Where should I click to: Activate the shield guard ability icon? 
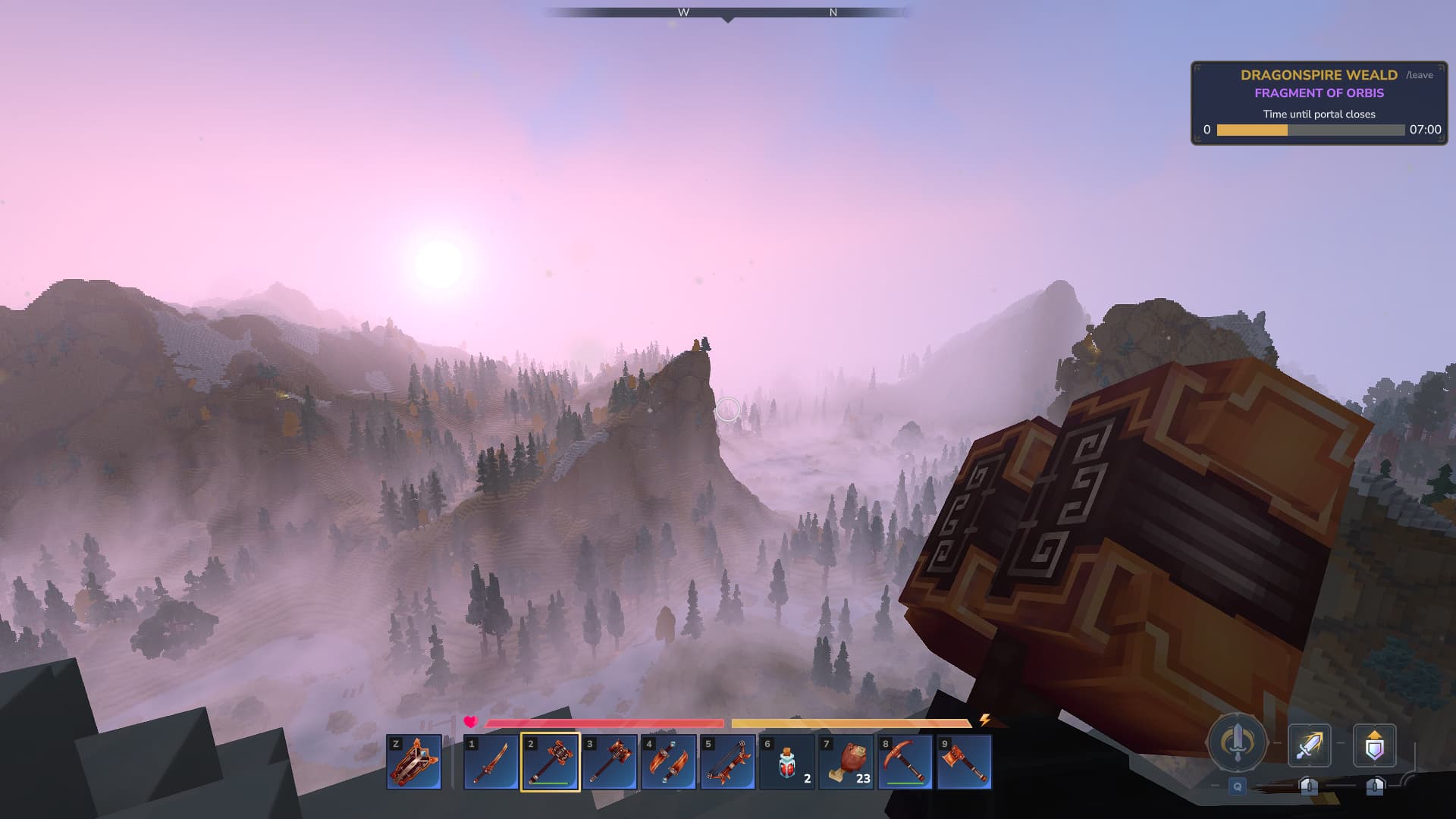(1374, 745)
